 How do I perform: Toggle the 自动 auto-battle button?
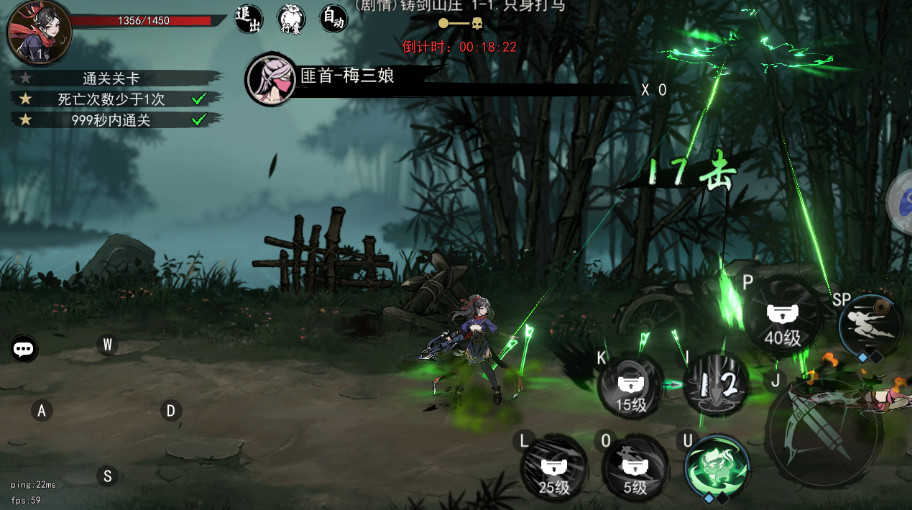click(334, 17)
